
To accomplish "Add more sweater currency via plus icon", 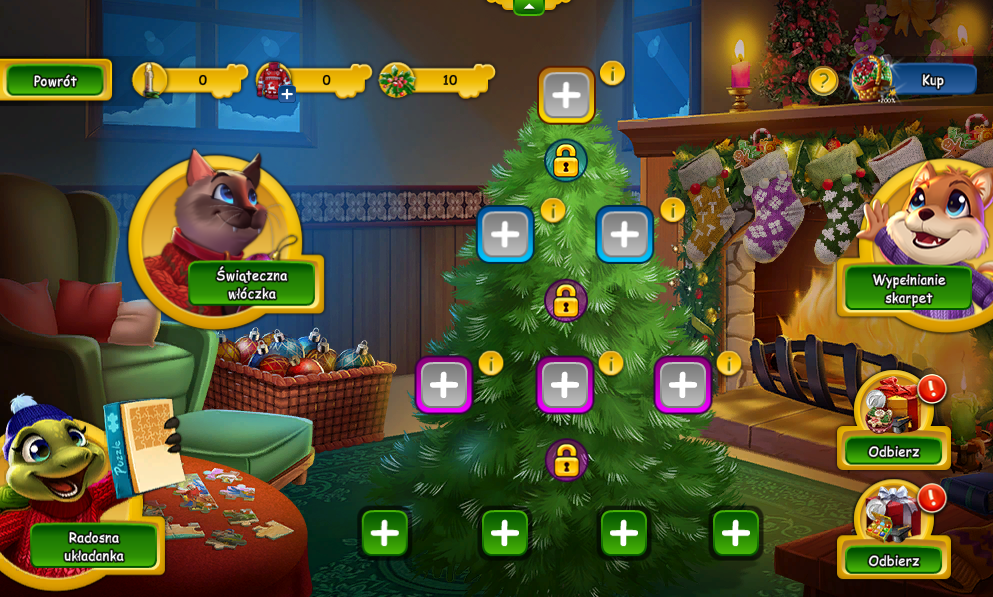I will click(287, 94).
